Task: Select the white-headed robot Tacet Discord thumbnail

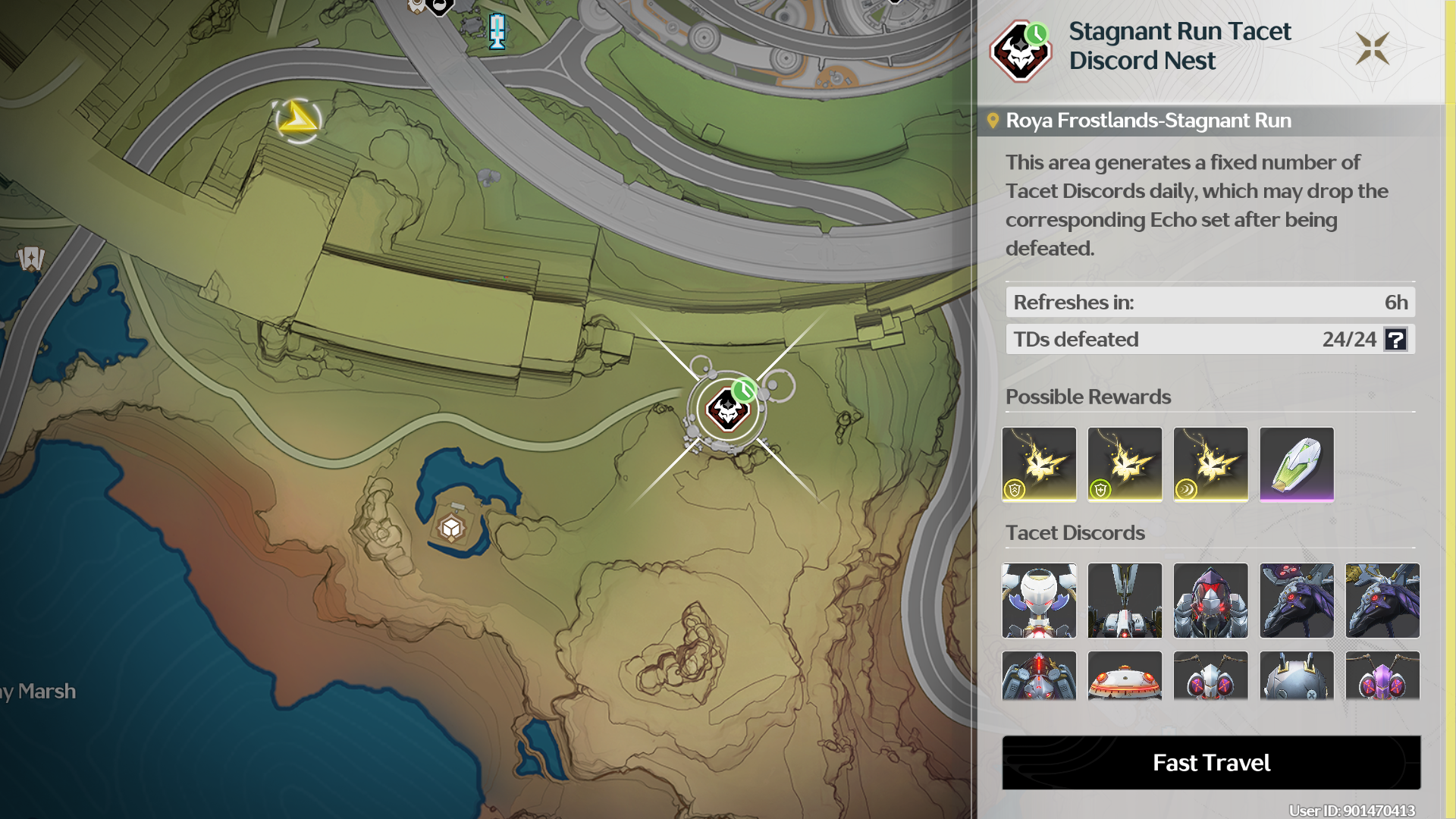Action: tap(1039, 600)
